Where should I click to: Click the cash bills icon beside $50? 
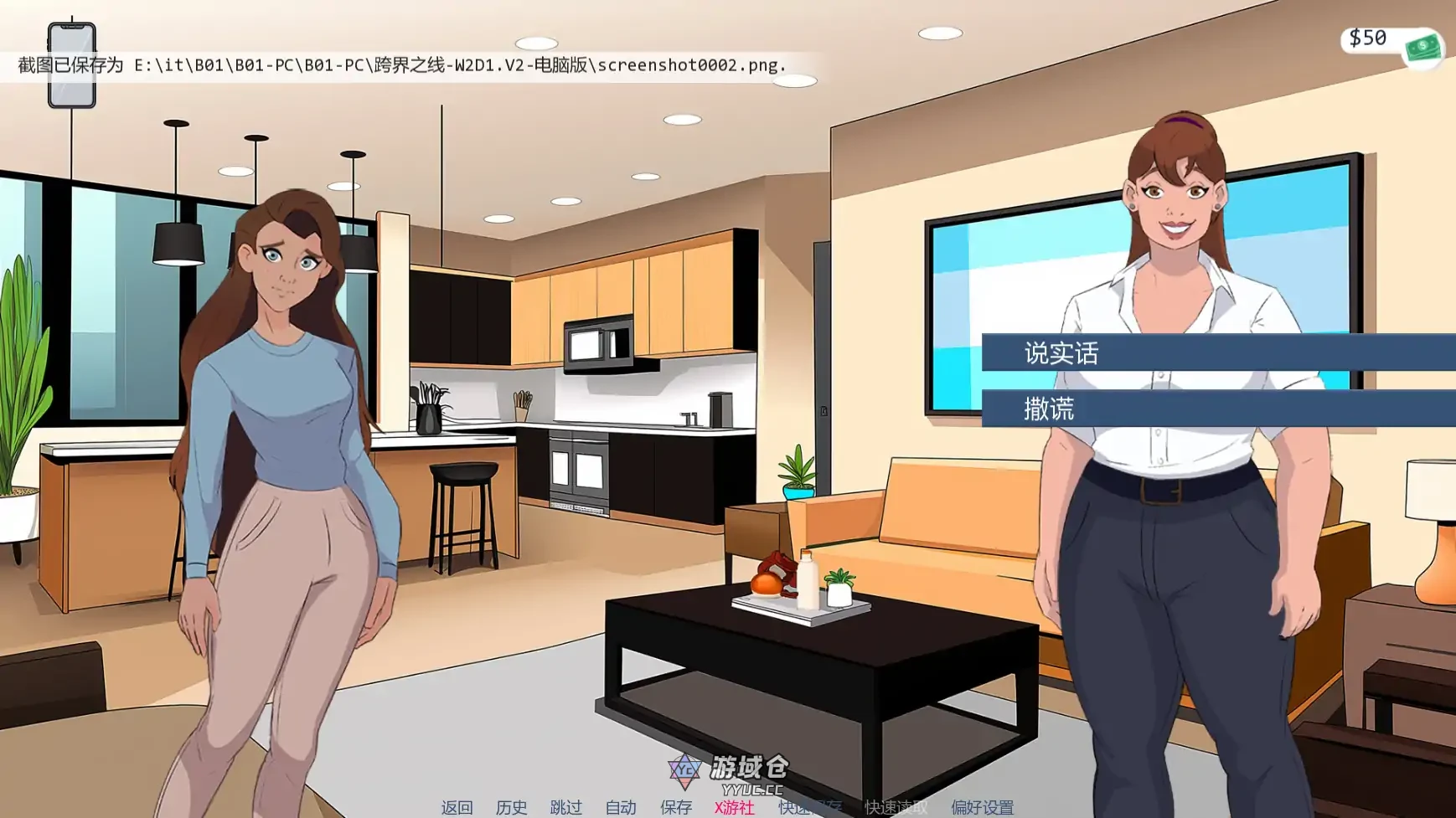click(1423, 48)
